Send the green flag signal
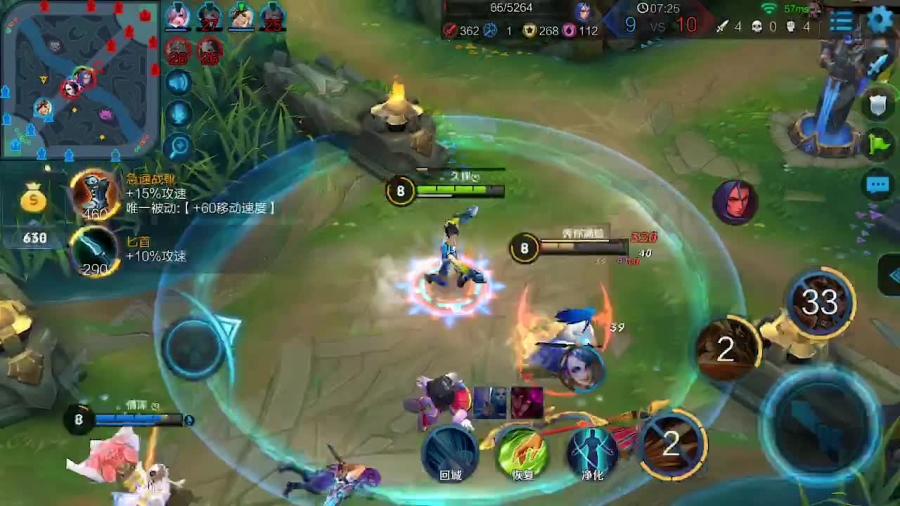900x506 pixels. [877, 144]
